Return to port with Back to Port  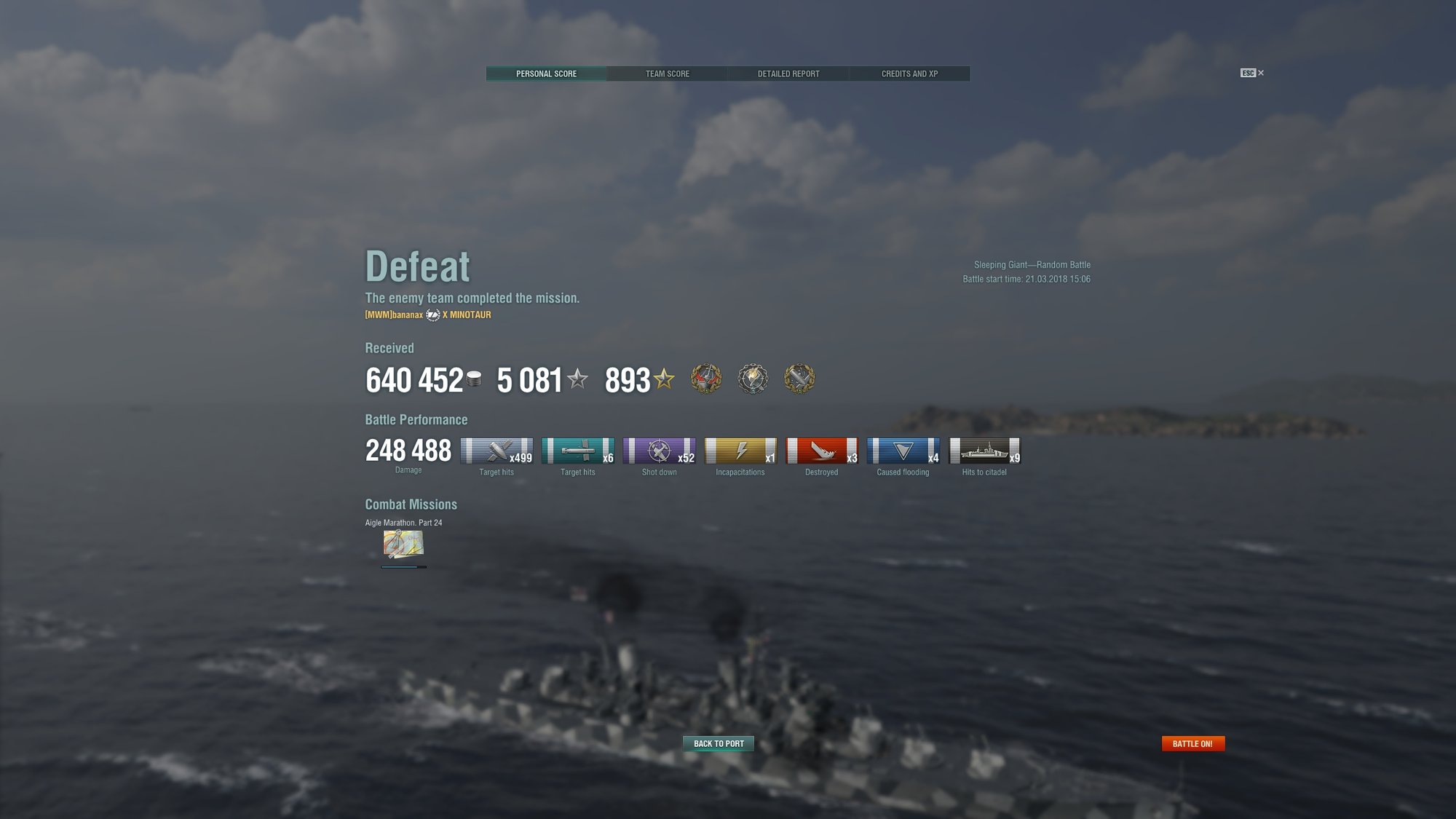pyautogui.click(x=719, y=743)
